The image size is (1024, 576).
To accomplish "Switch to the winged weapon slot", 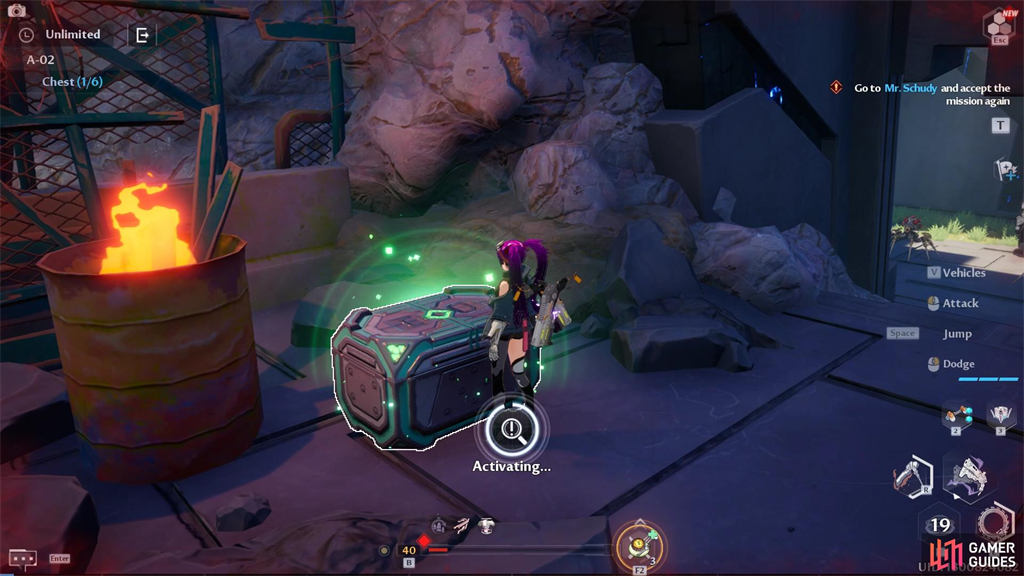I will [x=1000, y=414].
